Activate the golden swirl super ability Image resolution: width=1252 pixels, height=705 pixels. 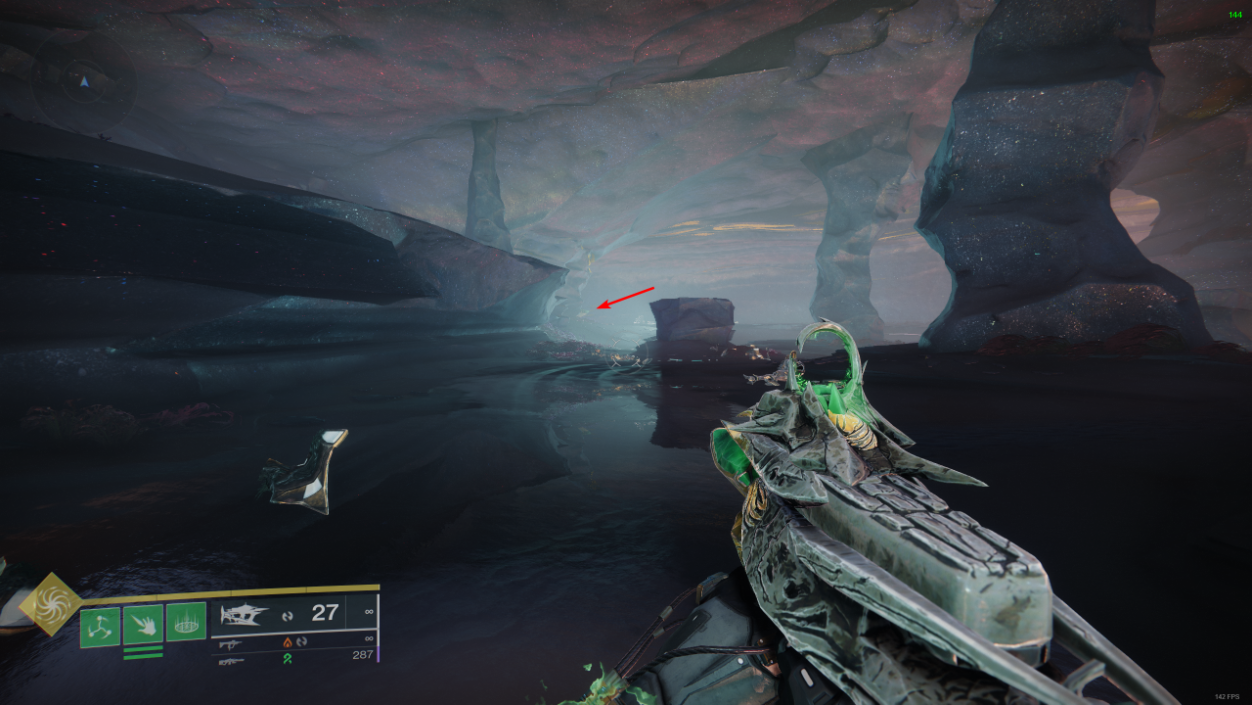50,603
